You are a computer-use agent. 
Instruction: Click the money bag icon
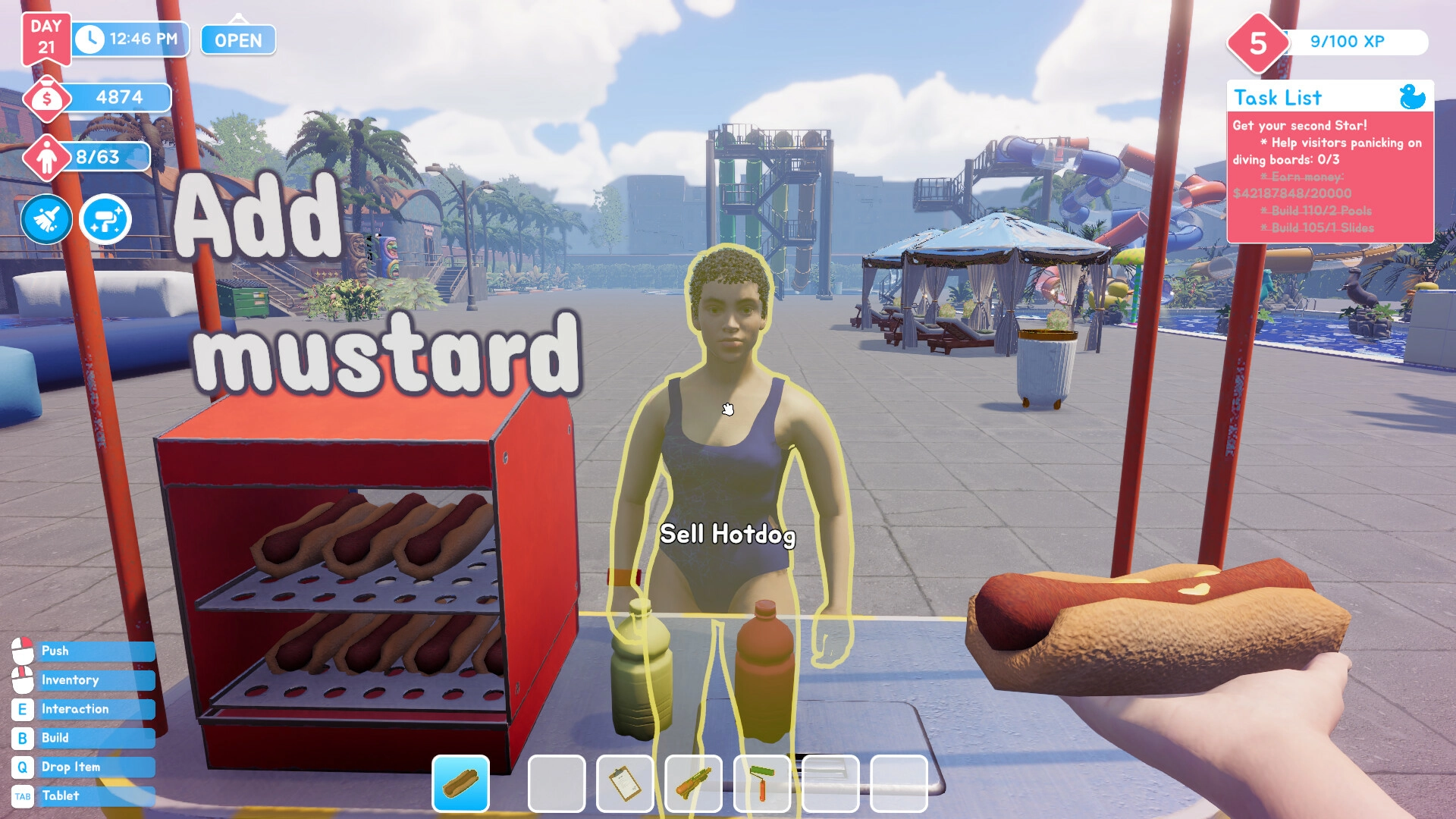[47, 99]
